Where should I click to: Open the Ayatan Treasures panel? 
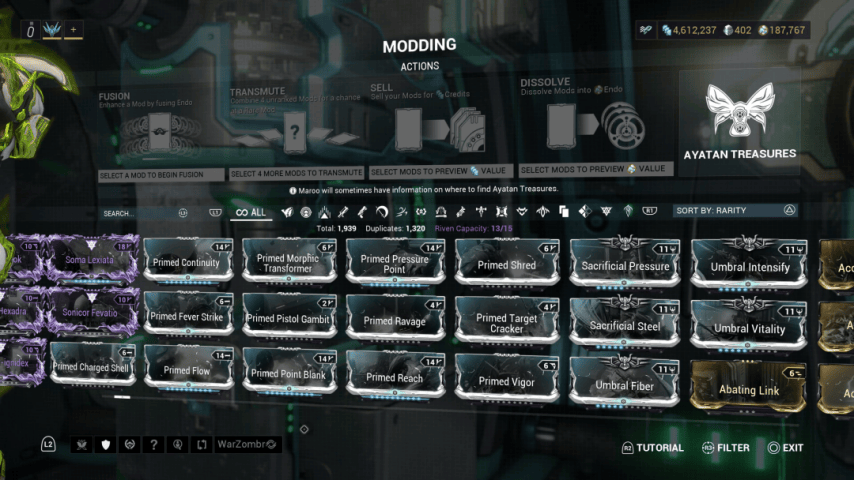coord(739,122)
